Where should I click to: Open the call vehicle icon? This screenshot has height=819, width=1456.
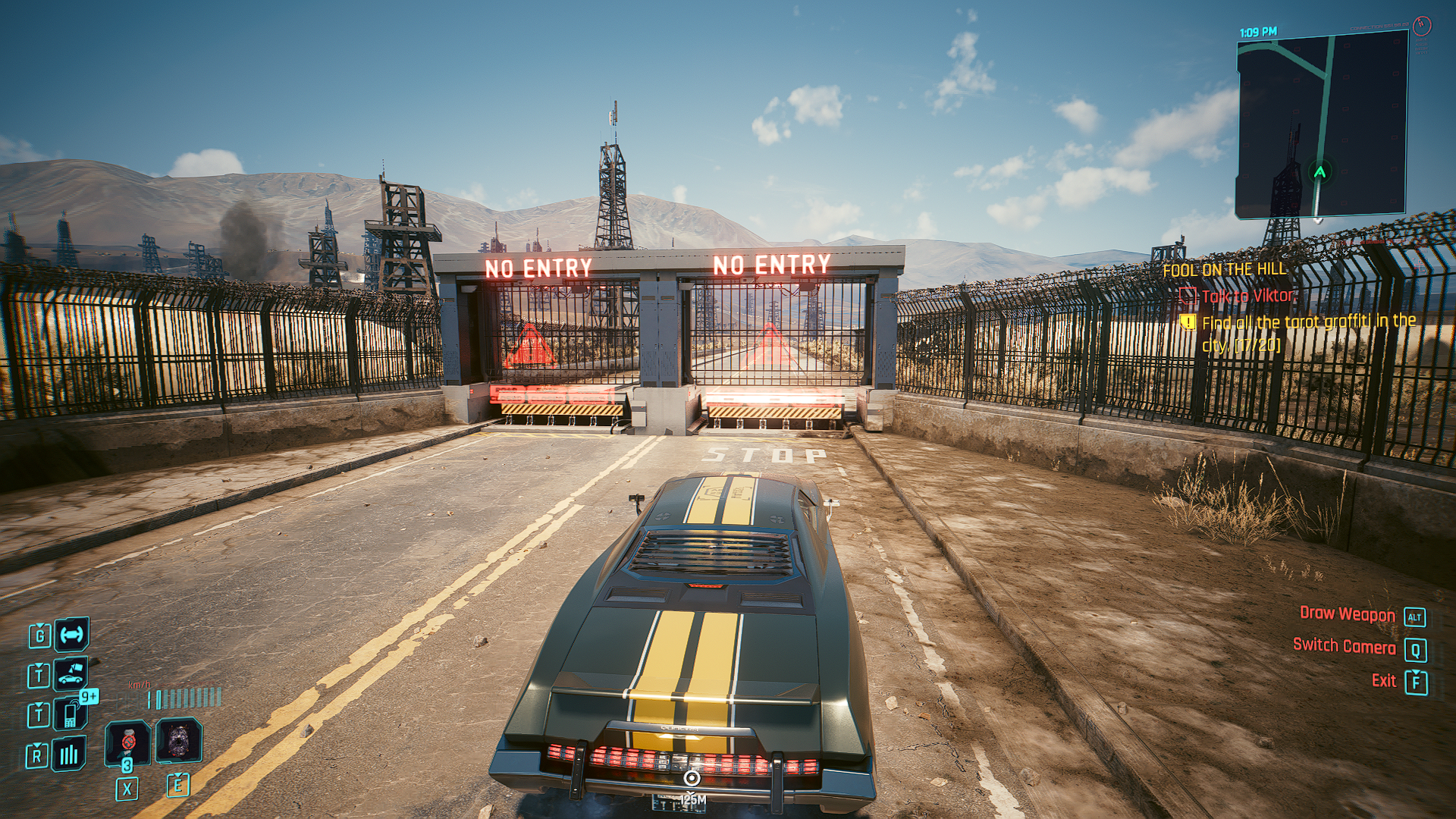click(71, 673)
